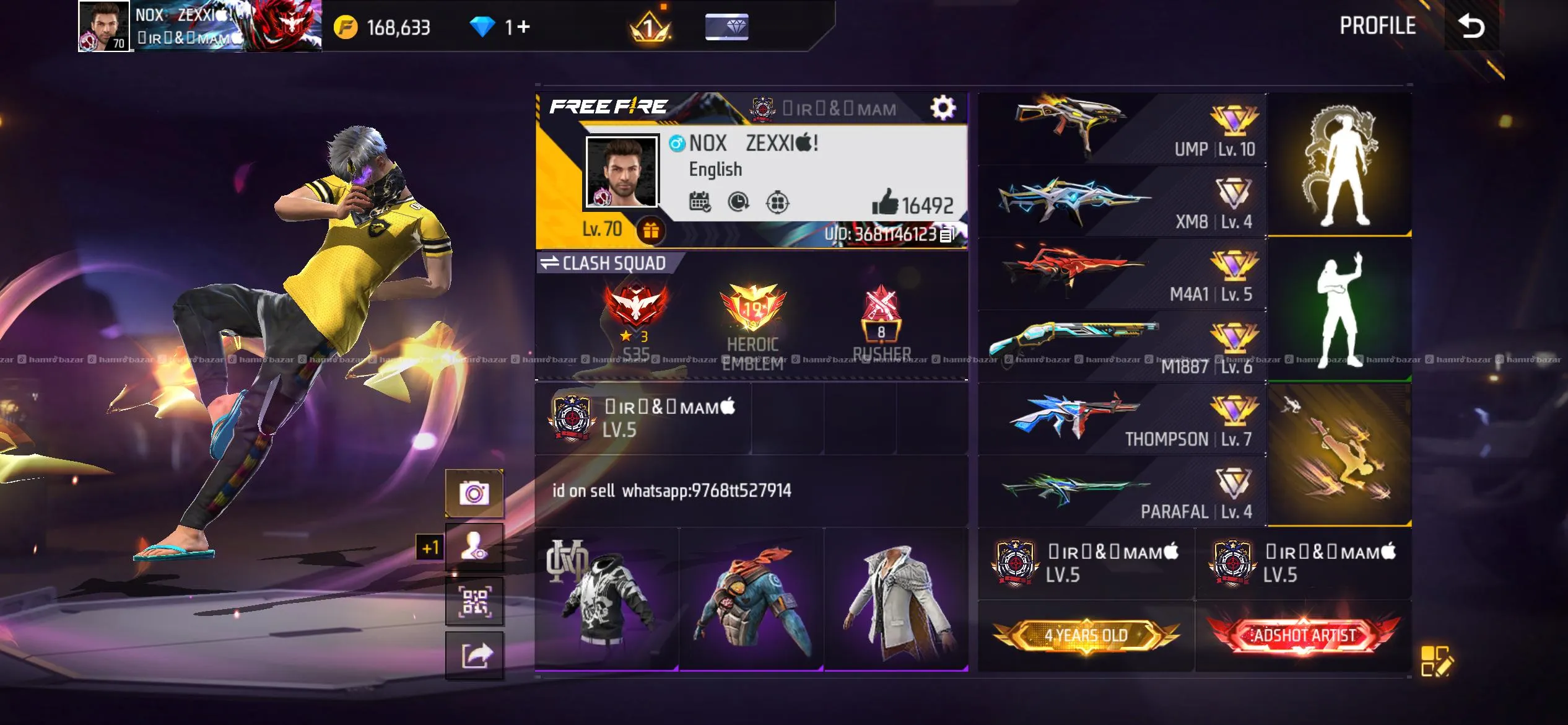Select the XM8 Lv. 4 weapon skin

1122,202
